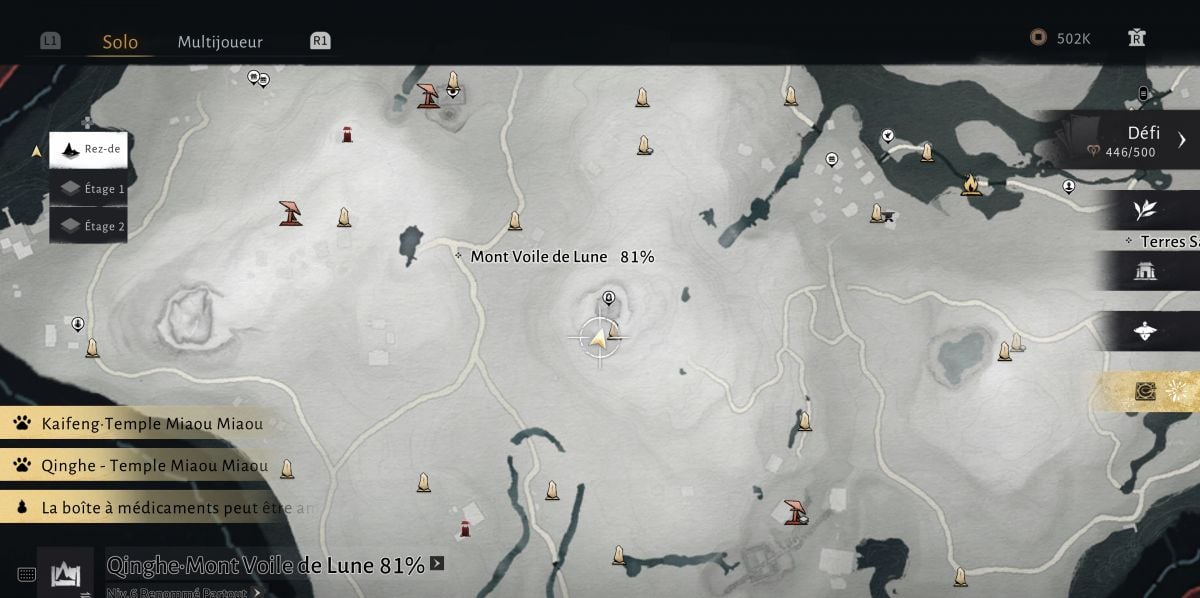Select the player arrow marker on map
Viewport: 1200px width, 598px height.
(599, 339)
